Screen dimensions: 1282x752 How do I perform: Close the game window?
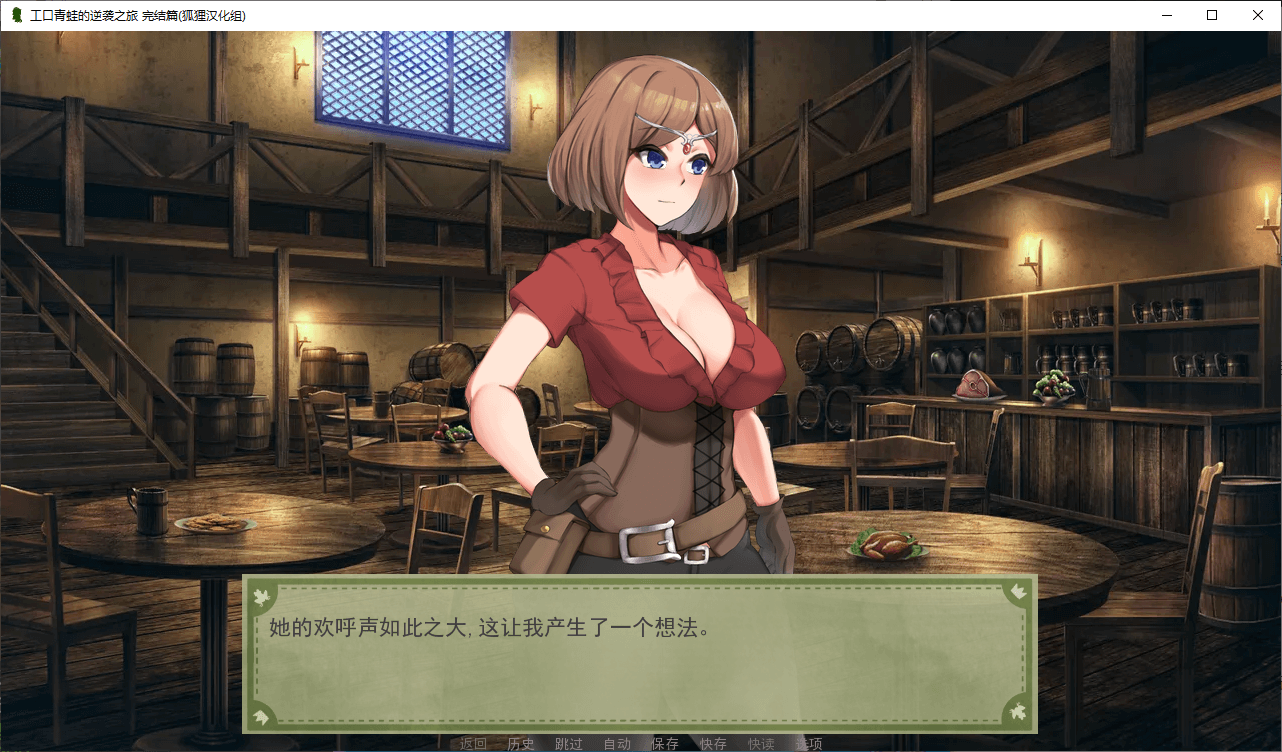coord(1258,15)
